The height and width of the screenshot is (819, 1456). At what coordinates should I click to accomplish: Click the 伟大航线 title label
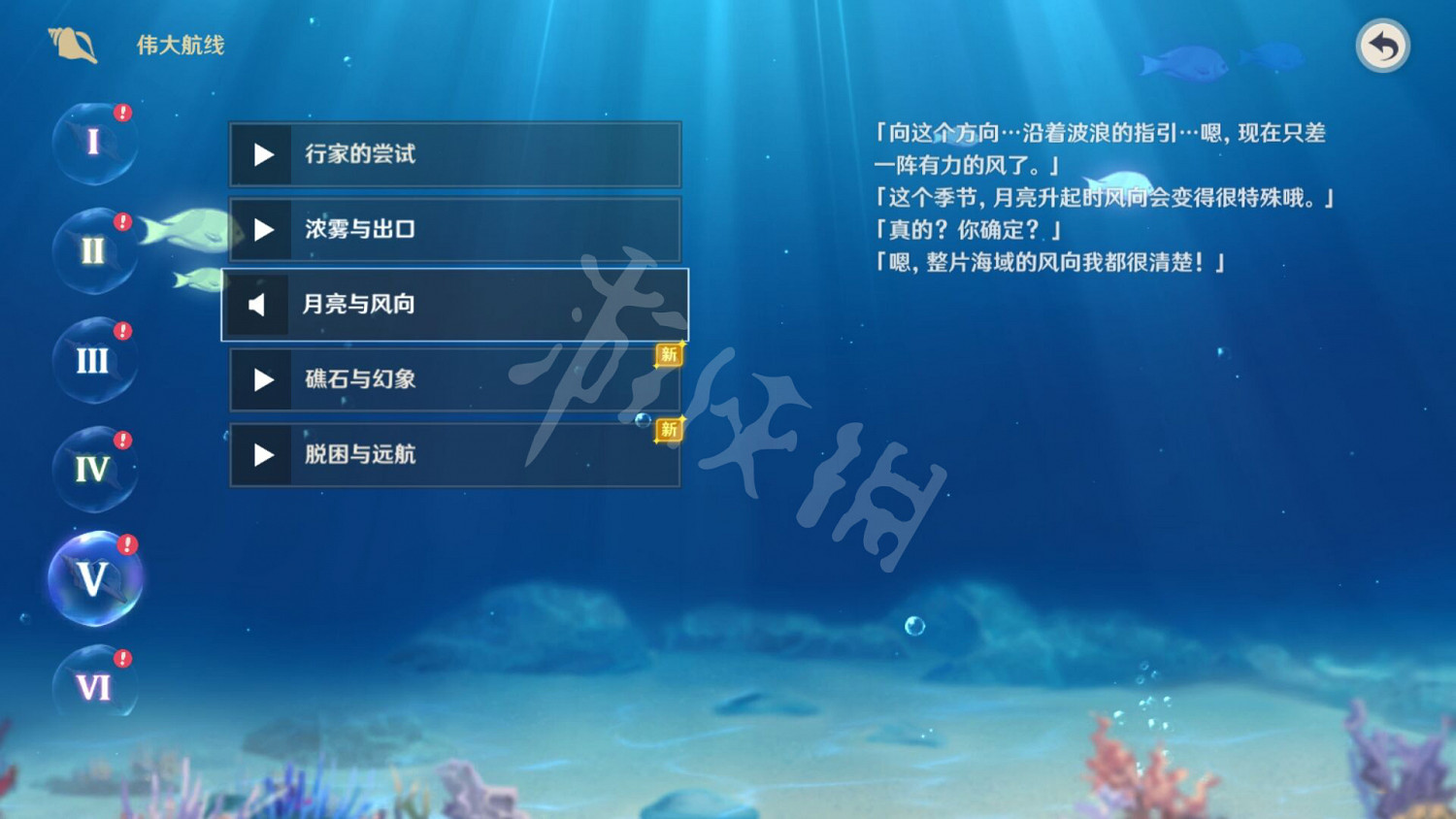(x=179, y=44)
